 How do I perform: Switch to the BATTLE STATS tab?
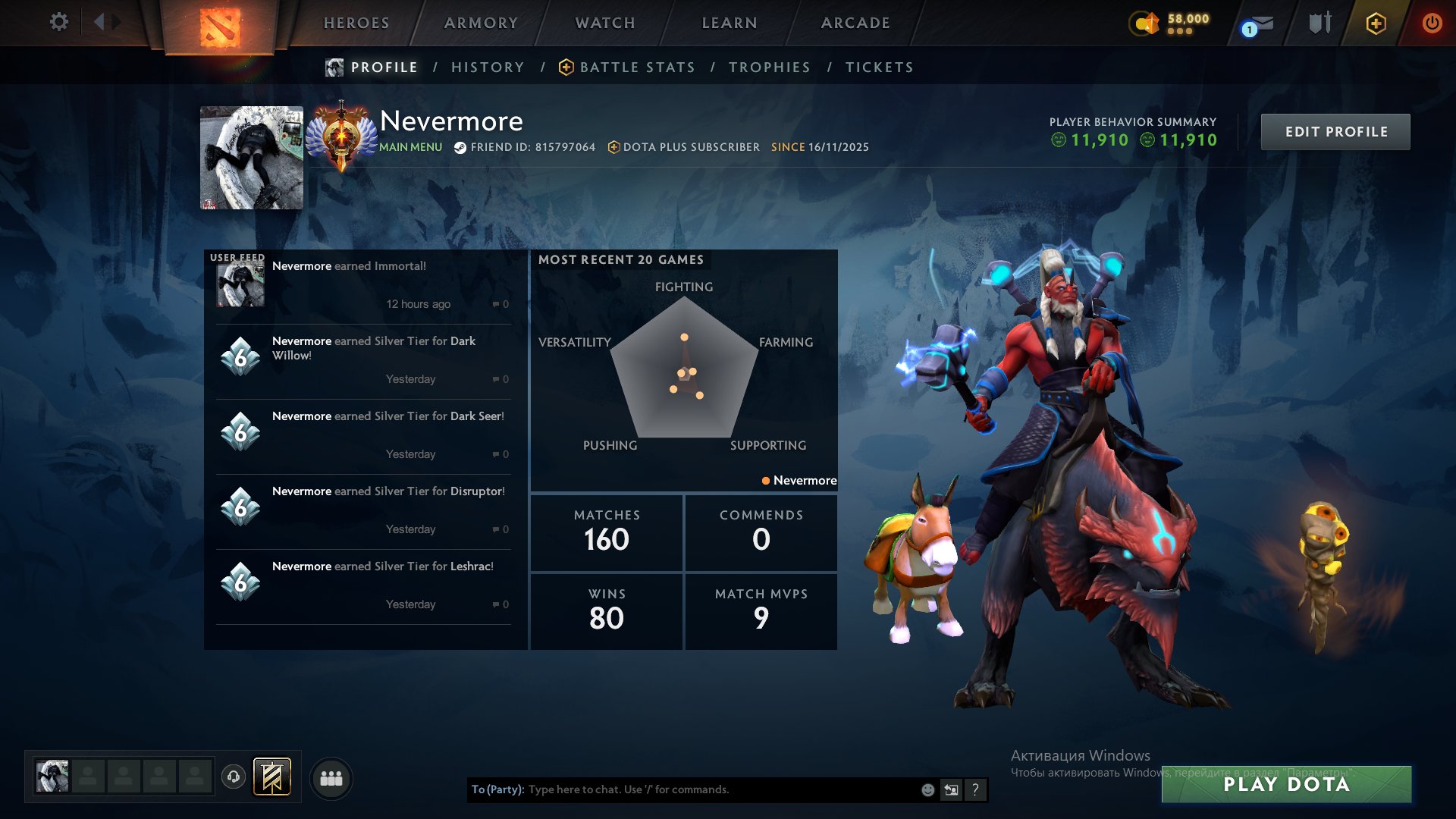637,67
